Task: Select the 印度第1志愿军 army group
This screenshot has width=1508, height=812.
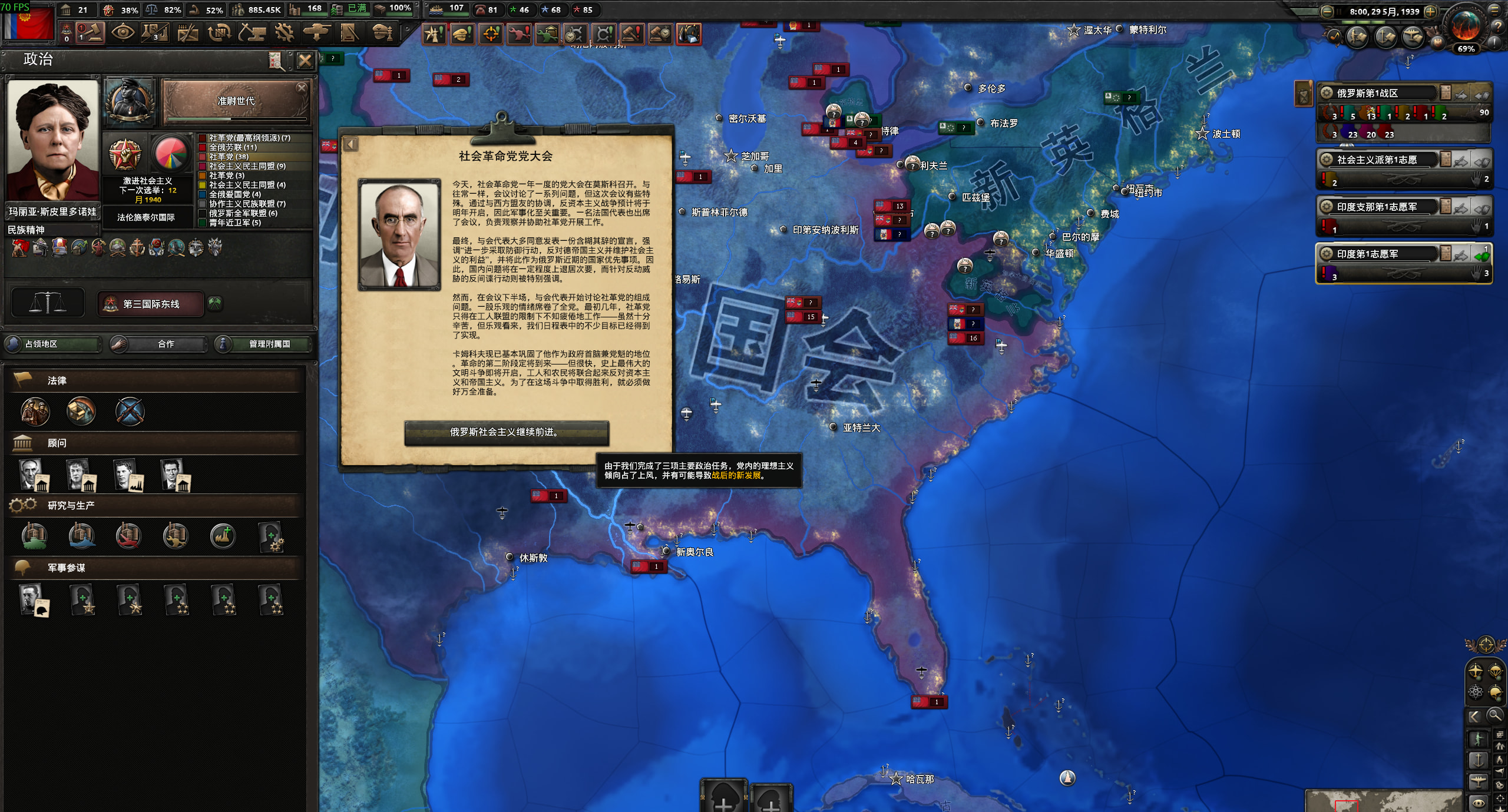Action: pos(1378,254)
